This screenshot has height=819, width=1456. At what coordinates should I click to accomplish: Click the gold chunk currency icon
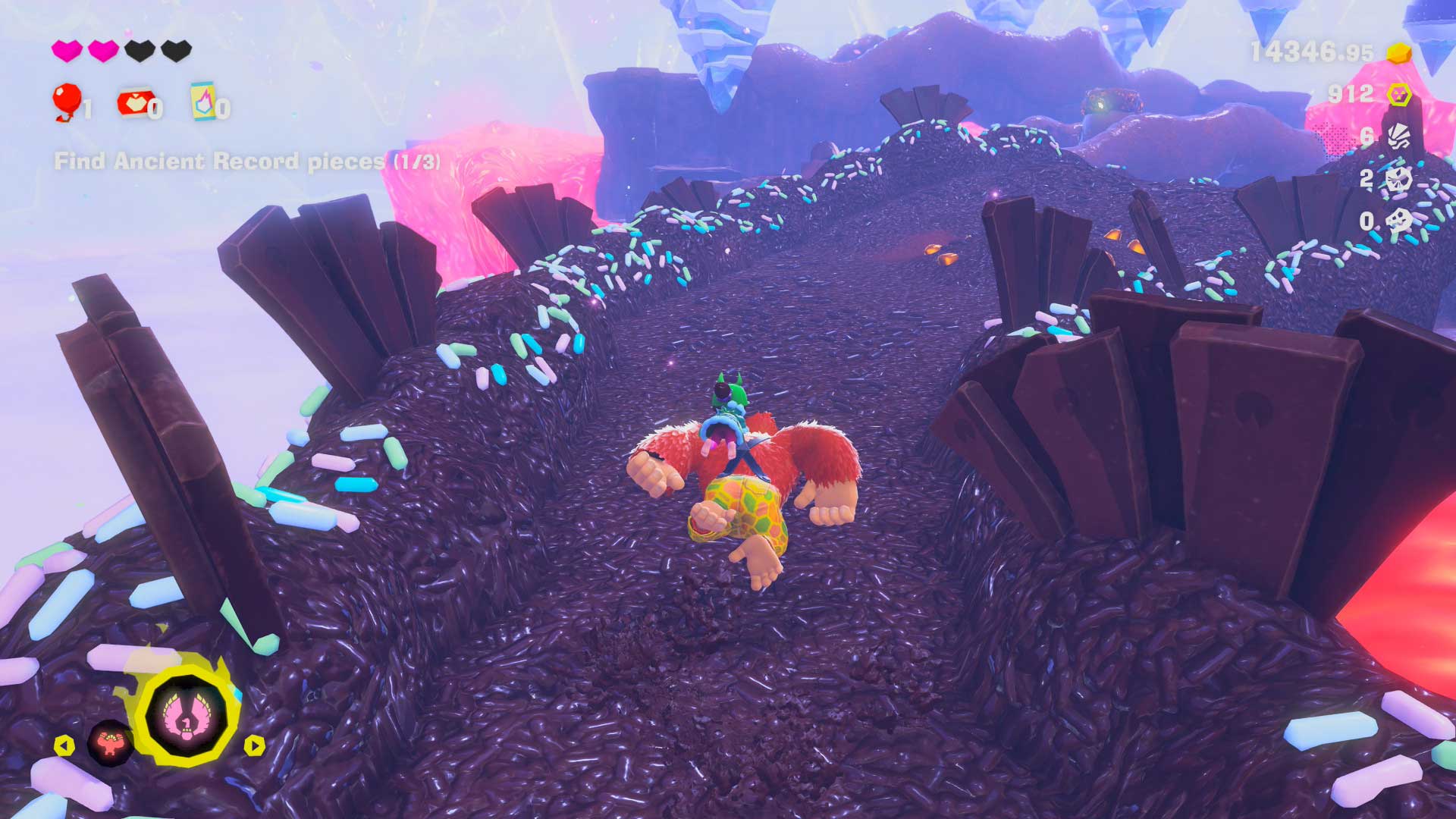pos(1399,53)
